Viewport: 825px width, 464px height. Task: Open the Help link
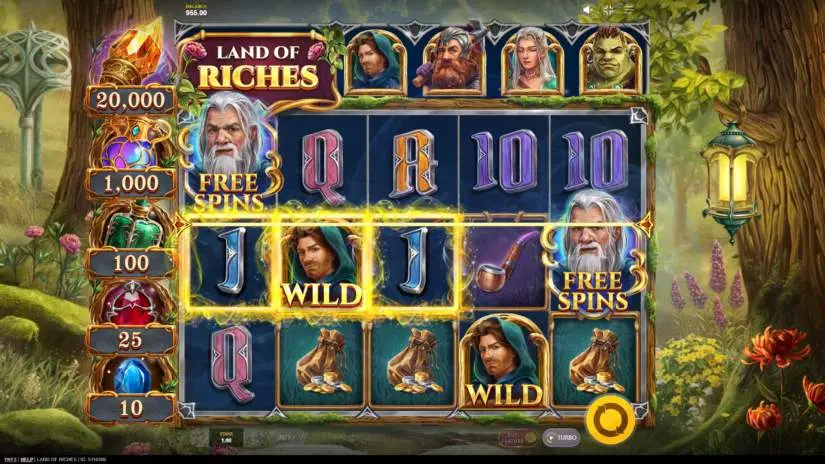click(x=28, y=458)
